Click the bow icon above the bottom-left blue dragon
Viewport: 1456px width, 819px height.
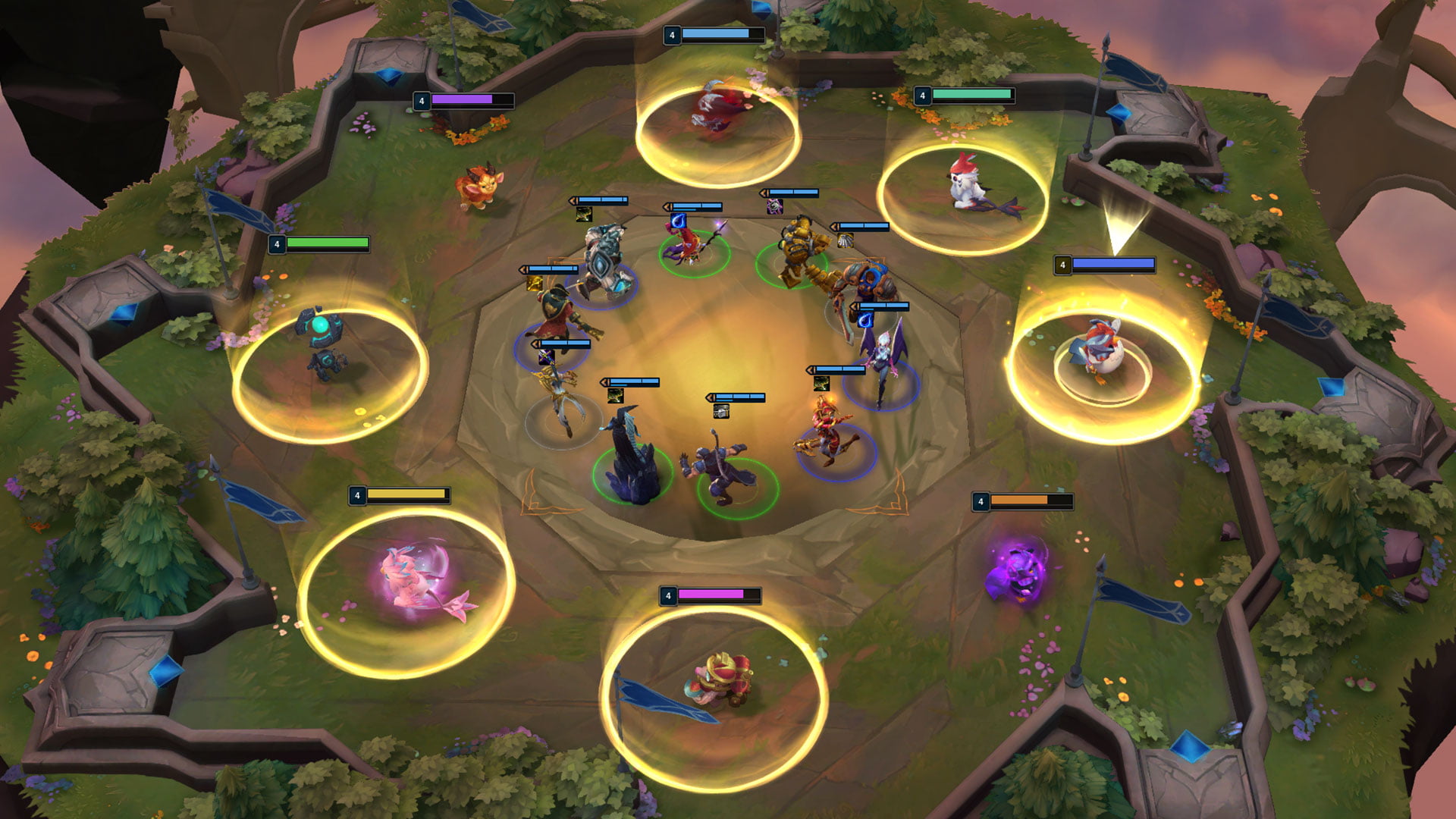point(615,396)
